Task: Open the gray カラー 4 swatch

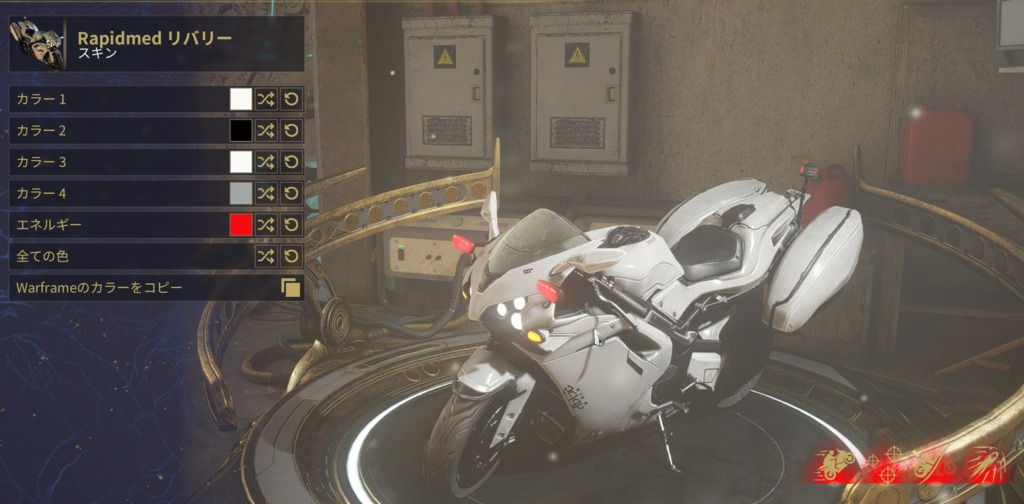Action: [241, 192]
